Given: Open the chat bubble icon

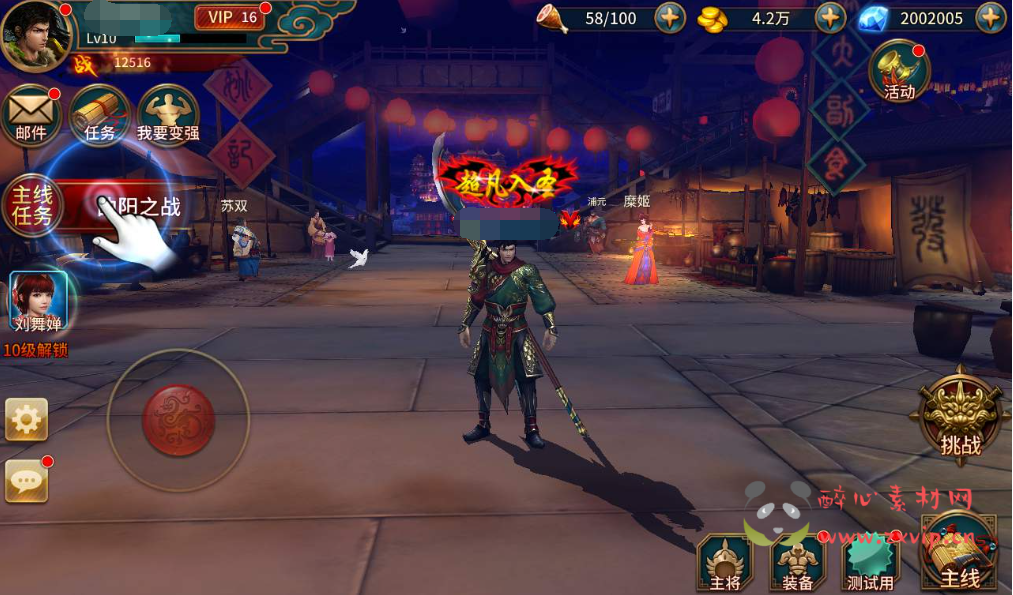Looking at the screenshot, I should [26, 482].
